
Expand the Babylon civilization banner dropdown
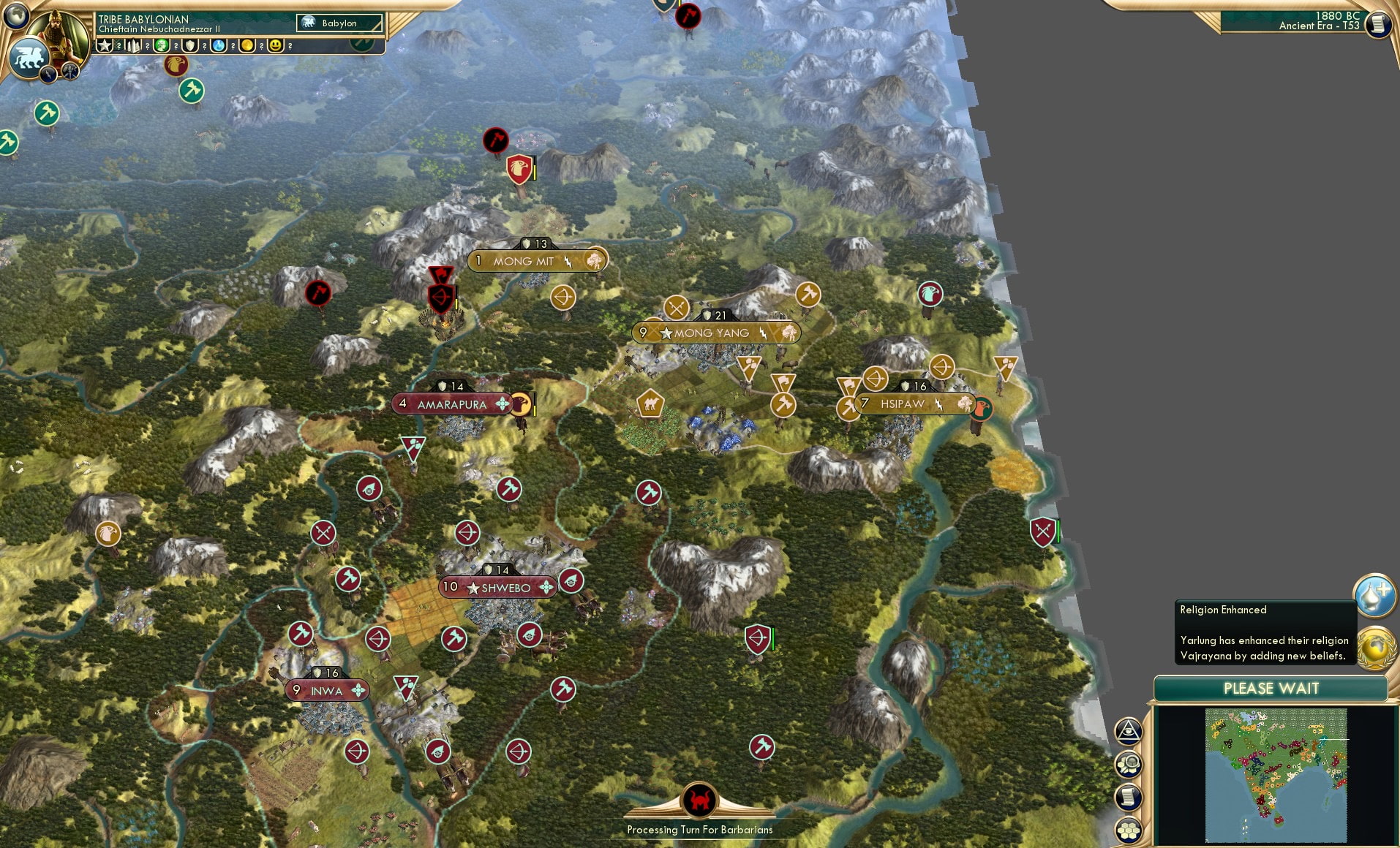click(x=340, y=23)
